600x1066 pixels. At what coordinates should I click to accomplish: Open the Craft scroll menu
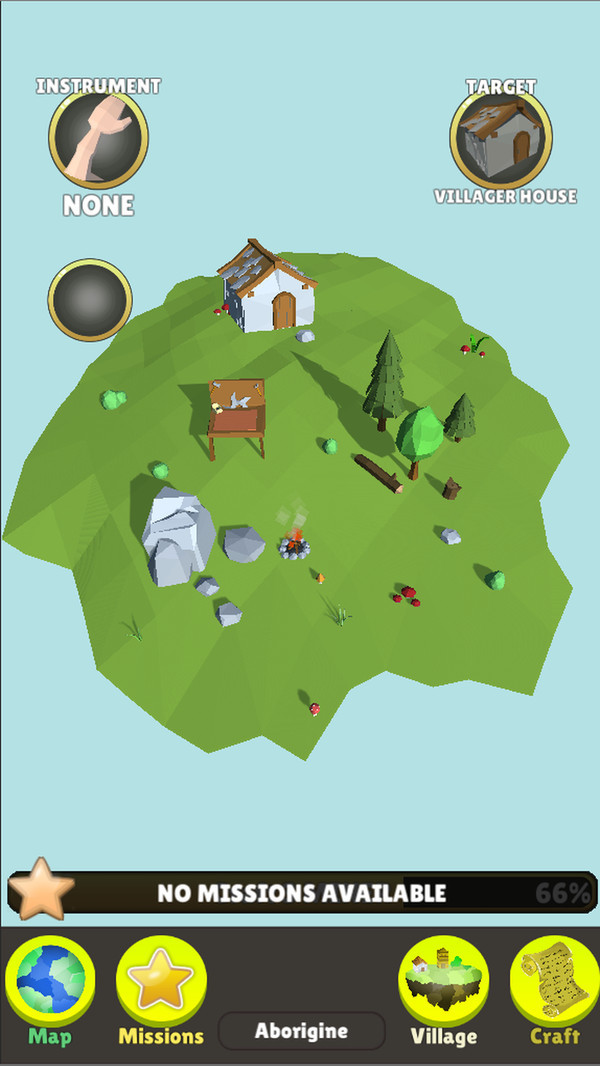point(554,989)
